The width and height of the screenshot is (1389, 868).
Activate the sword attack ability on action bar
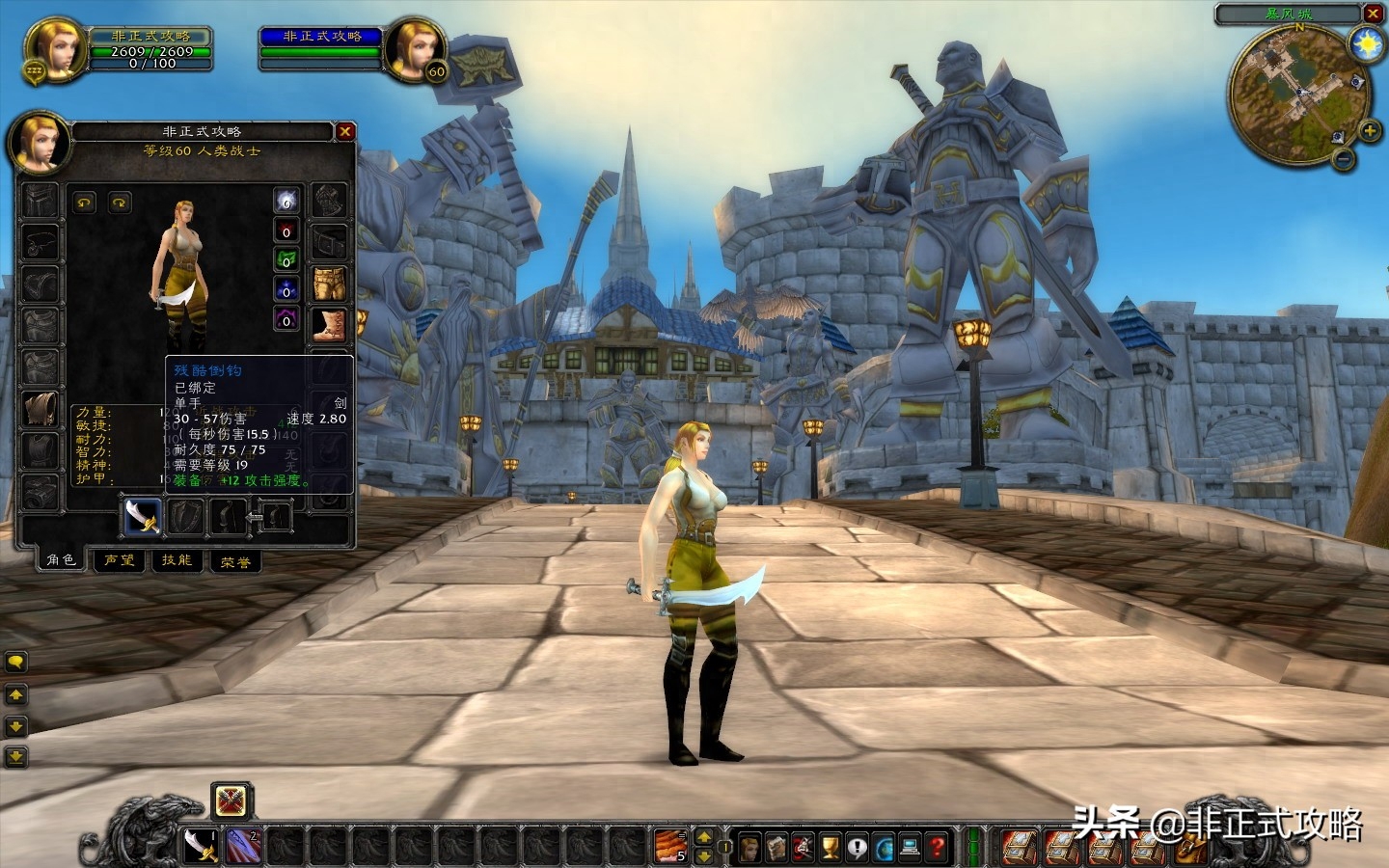[x=201, y=846]
